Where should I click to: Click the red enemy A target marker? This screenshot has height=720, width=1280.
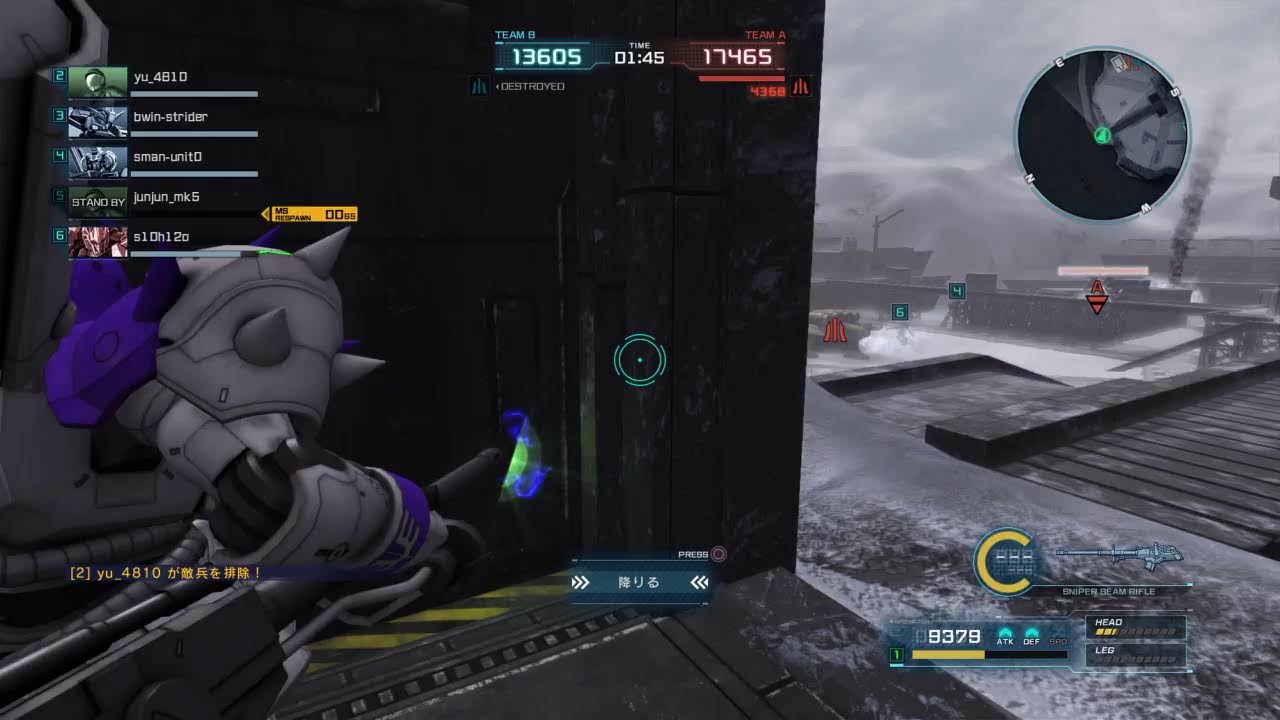click(x=1097, y=297)
